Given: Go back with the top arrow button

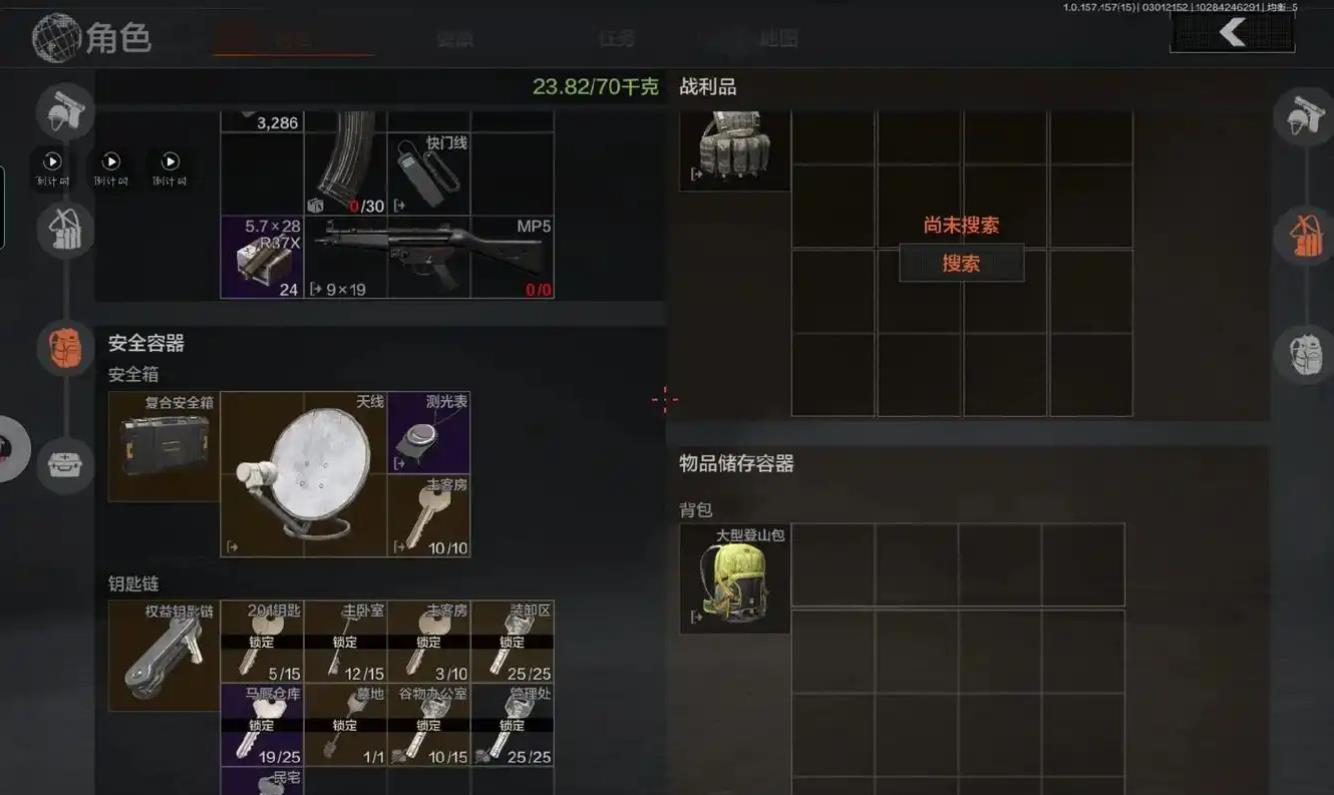Looking at the screenshot, I should (x=1232, y=33).
